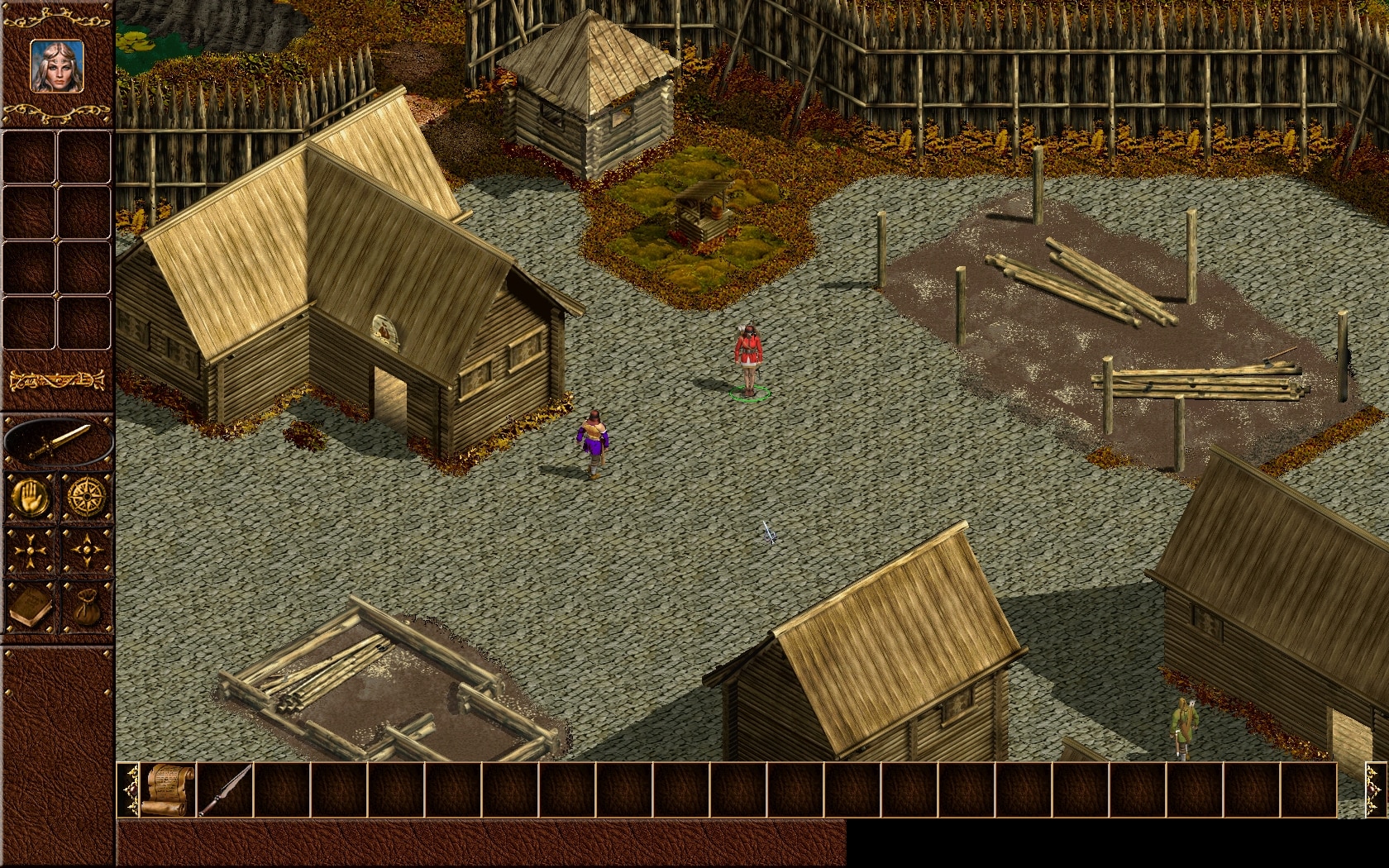Viewport: 1389px width, 868px height.
Task: Select the parchment scroll in the belt
Action: click(169, 789)
